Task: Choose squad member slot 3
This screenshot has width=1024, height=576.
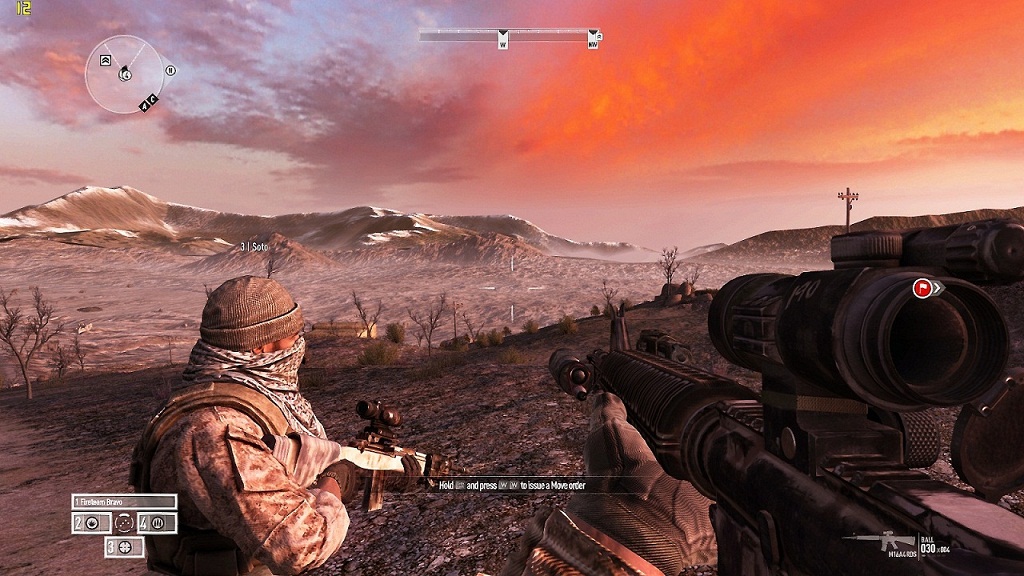Action: pos(124,547)
